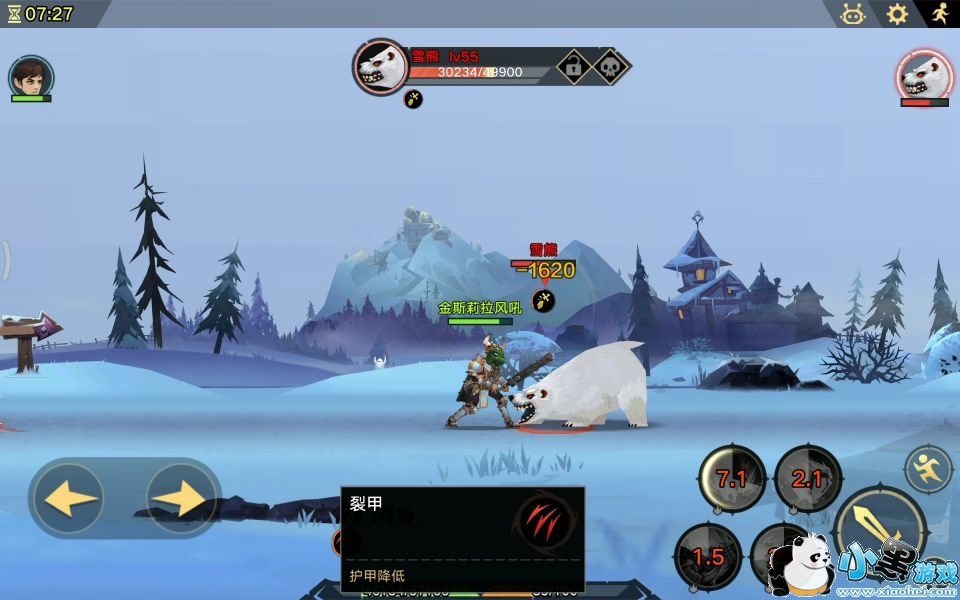Click the padlock diamond icon

tap(574, 67)
